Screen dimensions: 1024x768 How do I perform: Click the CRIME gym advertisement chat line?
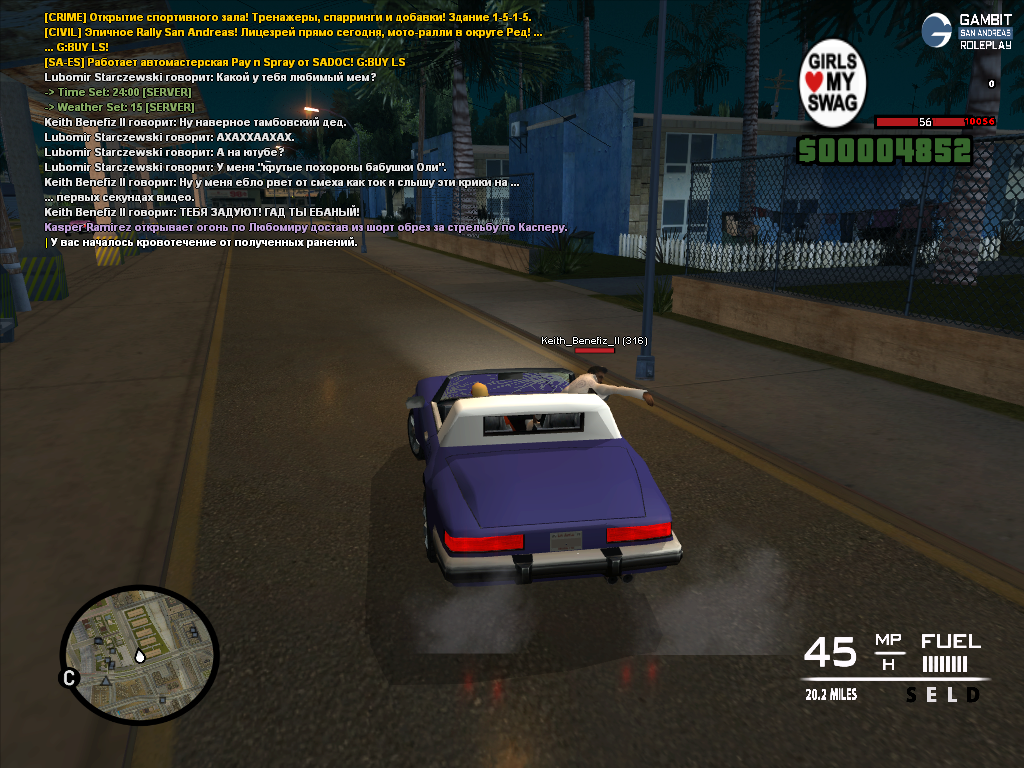tap(288, 18)
